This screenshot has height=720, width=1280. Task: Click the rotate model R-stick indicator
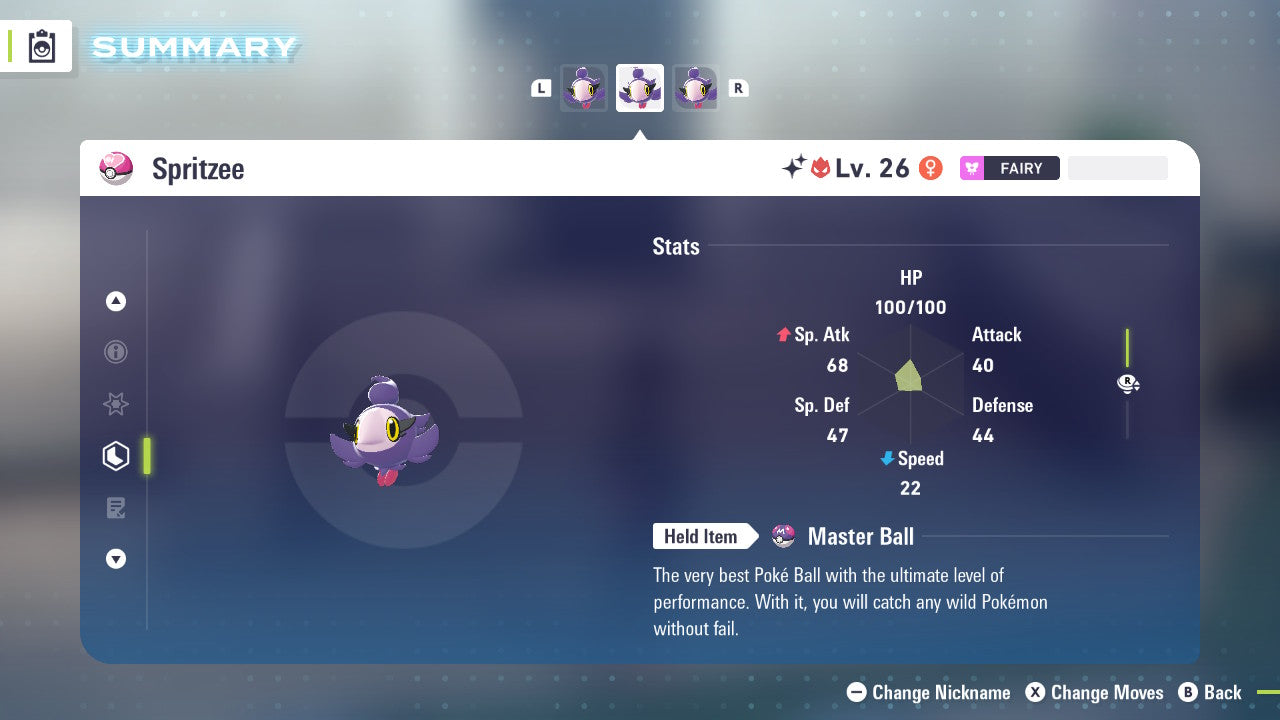point(1128,383)
